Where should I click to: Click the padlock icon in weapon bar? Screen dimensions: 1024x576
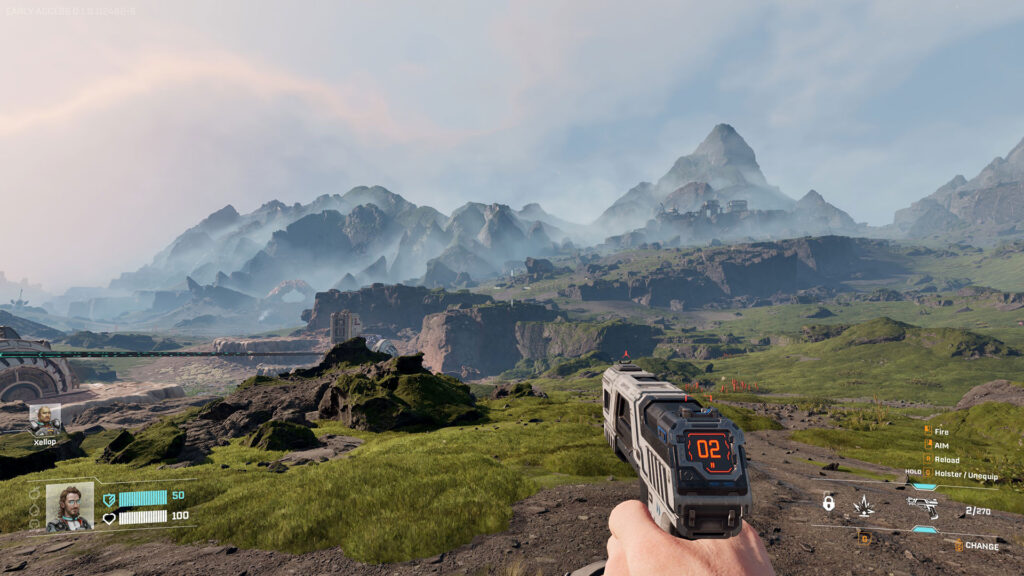[x=828, y=502]
